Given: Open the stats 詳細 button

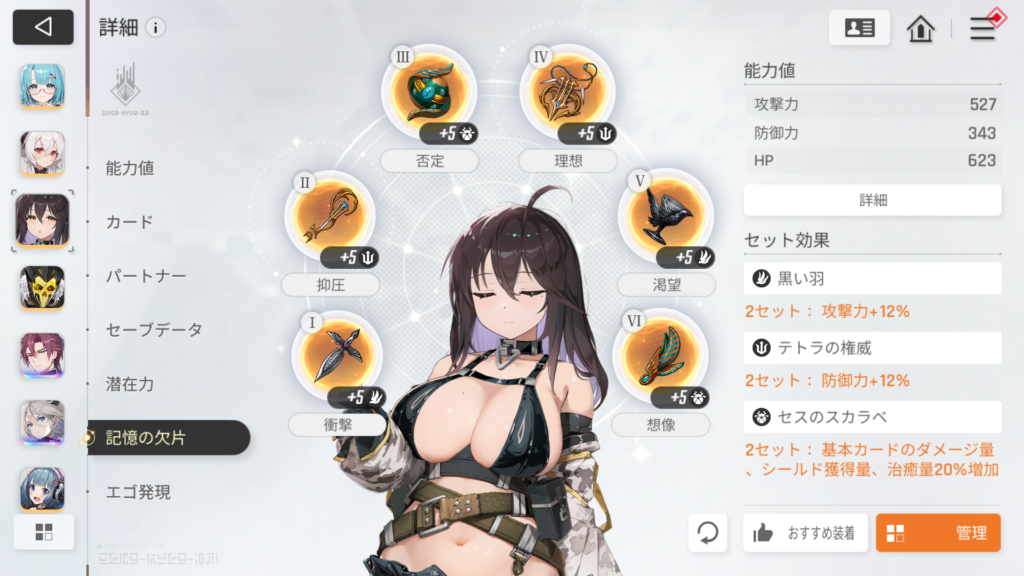Looking at the screenshot, I should [872, 200].
